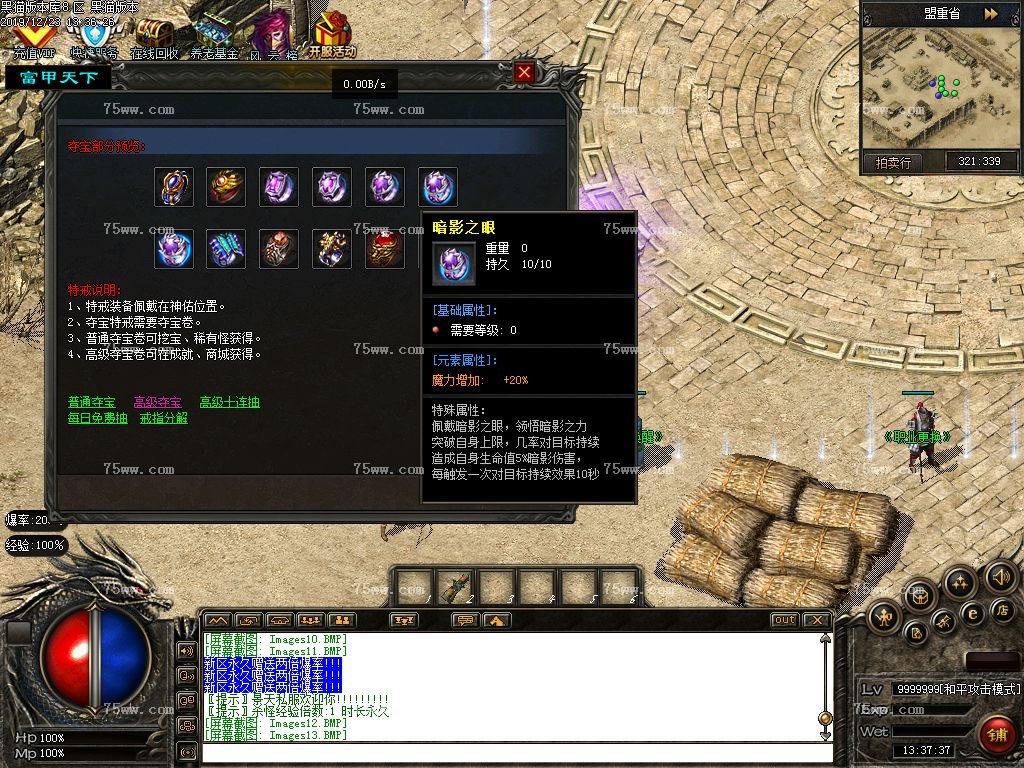Screen dimensions: 1024x768
Task: Click the 拍卖行 auction house button
Action: 892,162
